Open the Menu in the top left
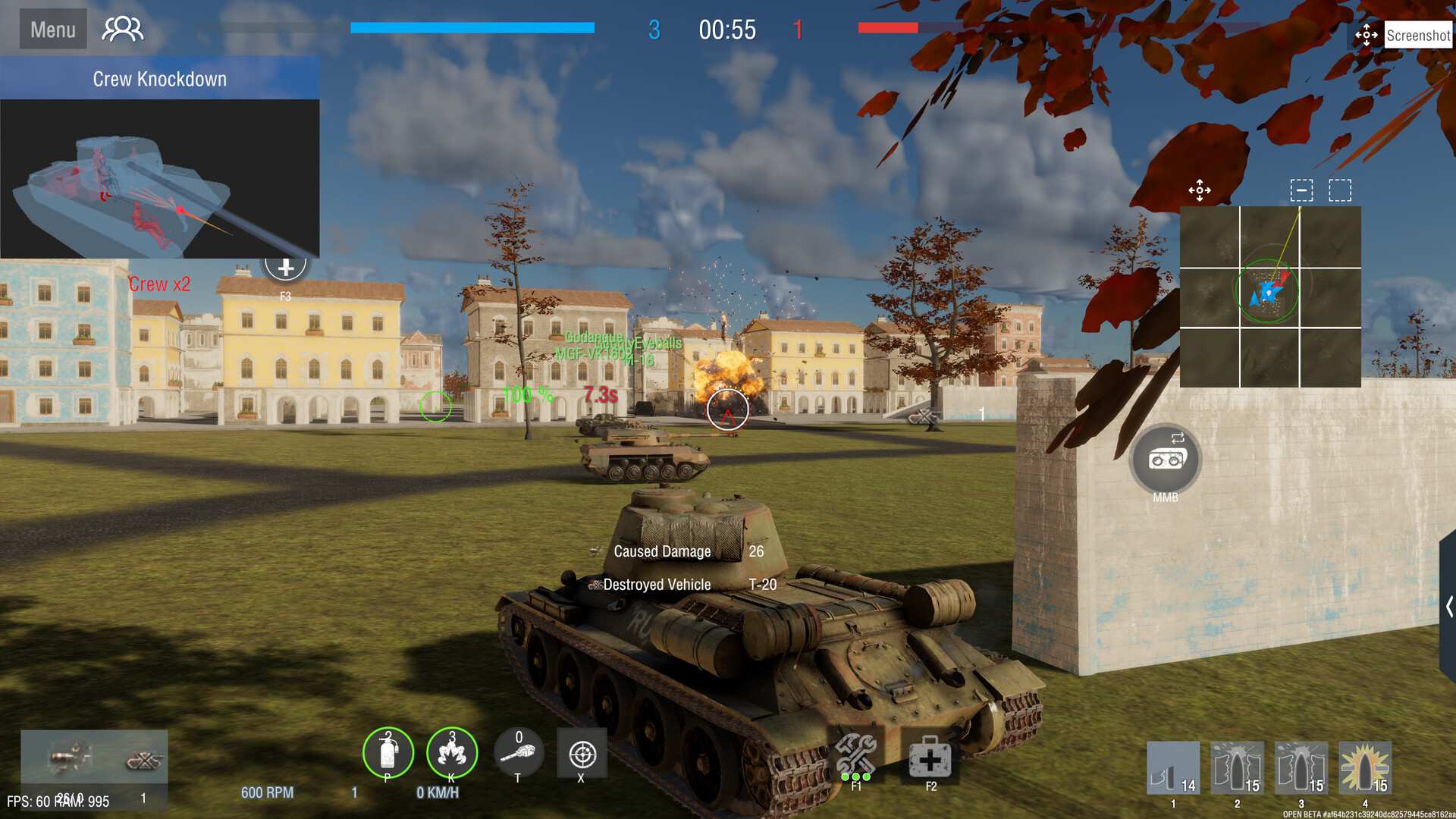 pyautogui.click(x=52, y=29)
